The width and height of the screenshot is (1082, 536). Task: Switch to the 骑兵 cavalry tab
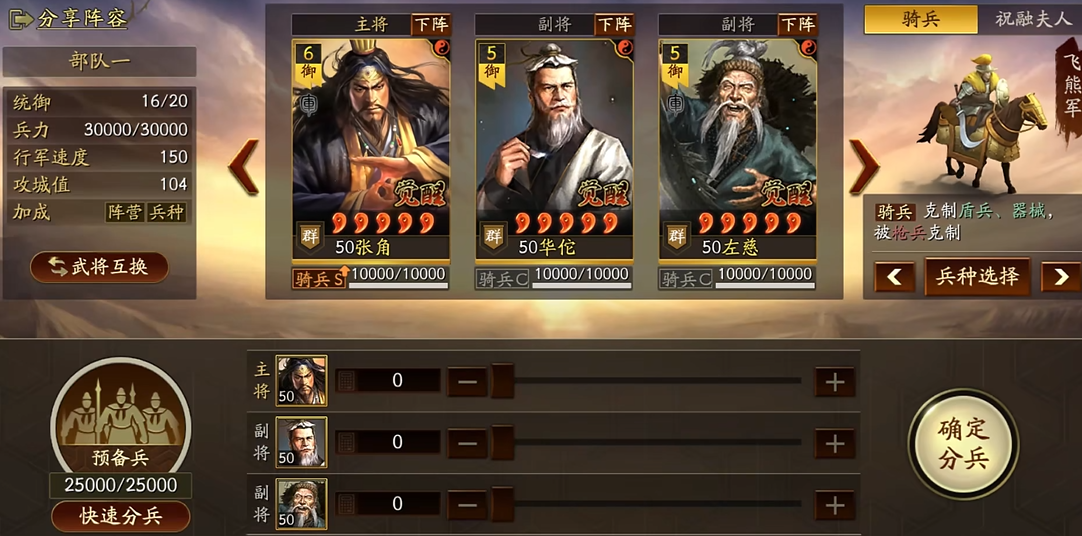(920, 19)
